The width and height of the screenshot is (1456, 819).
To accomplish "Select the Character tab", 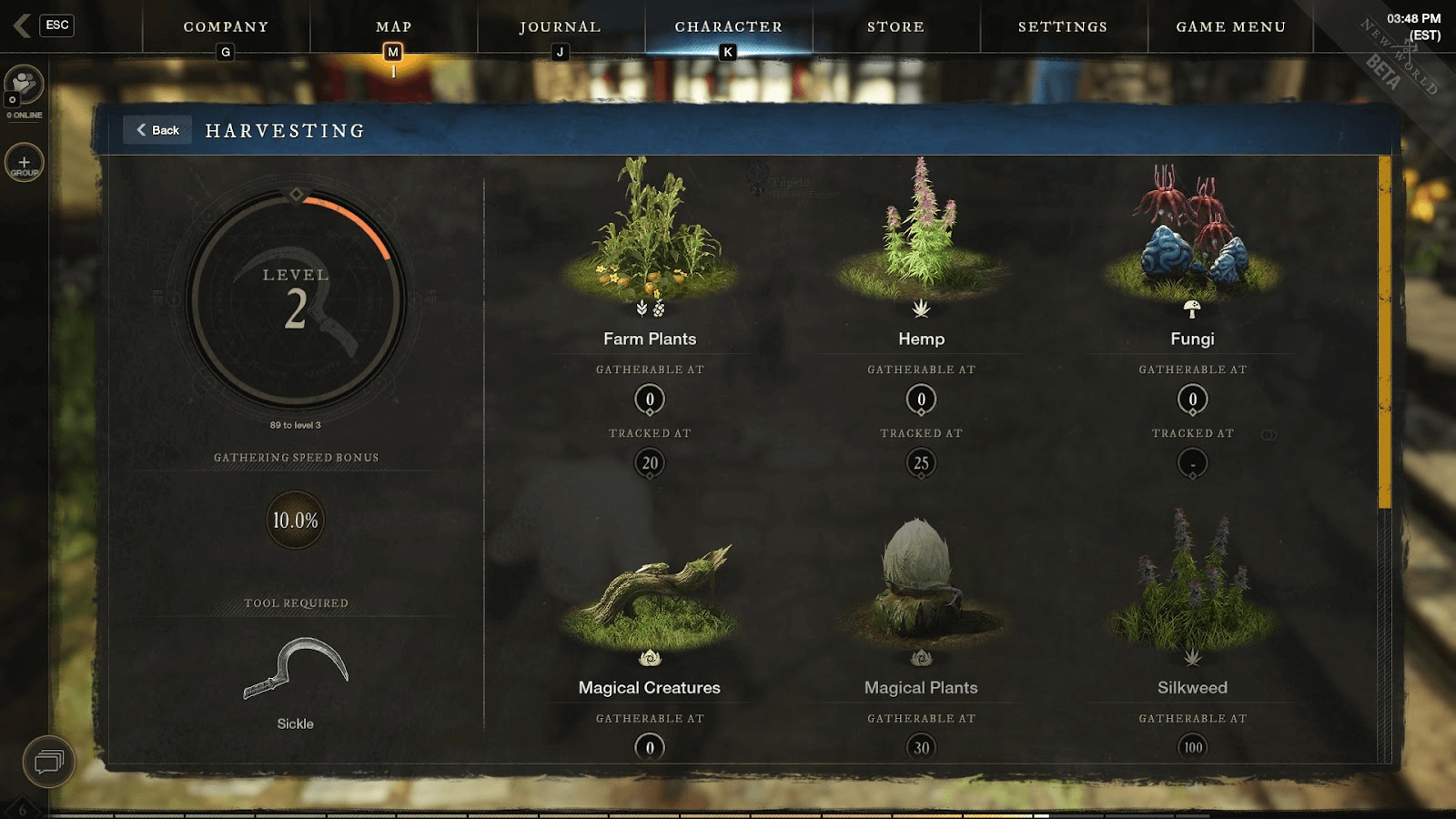I will click(728, 27).
